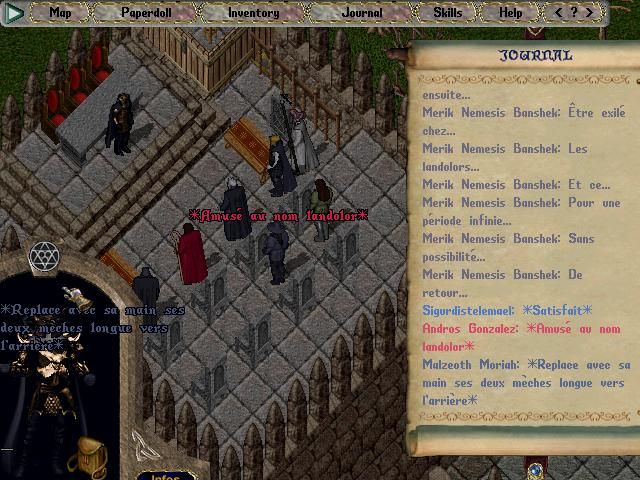Click the menu bar collapse arrow
Viewport: 640px width, 480px height.
click(16, 13)
